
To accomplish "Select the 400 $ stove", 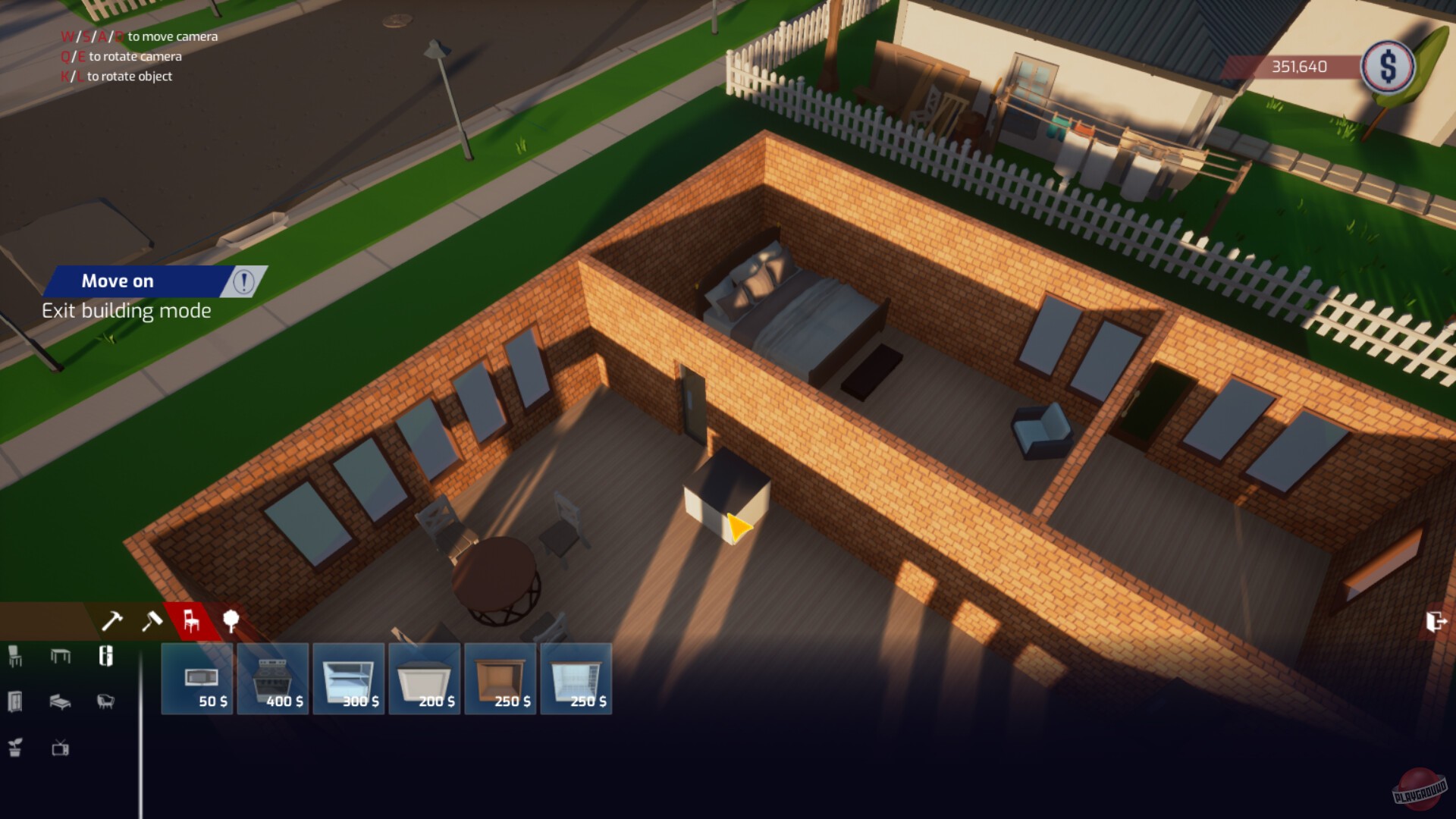I will 273,679.
